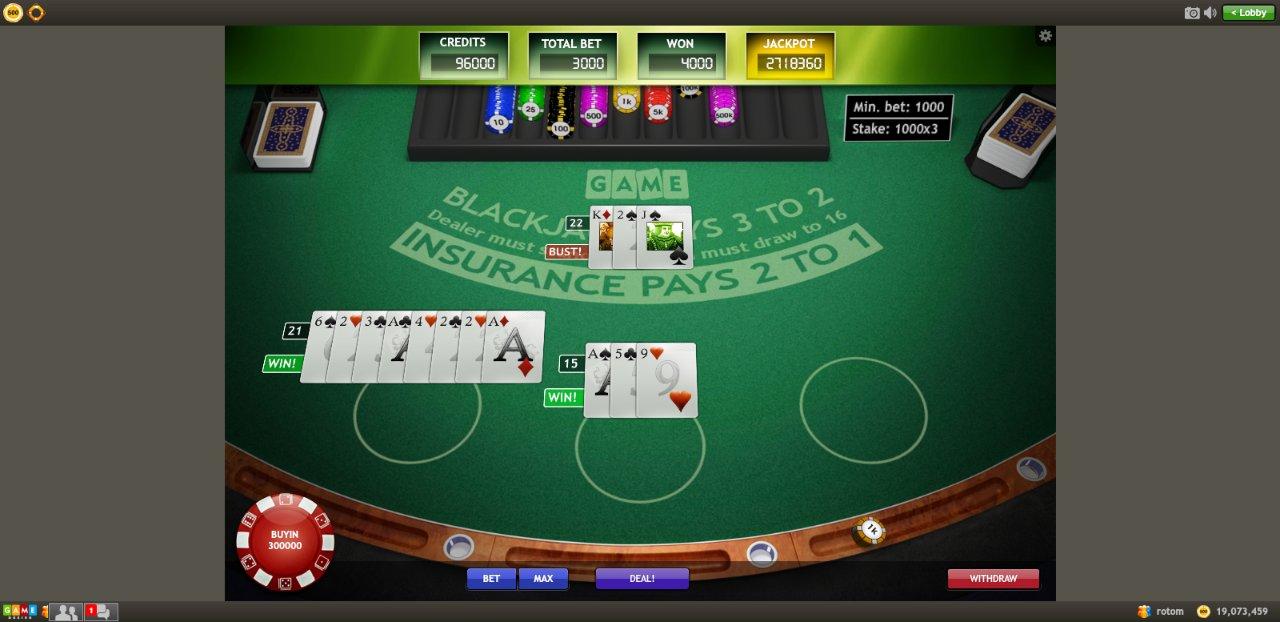Screen dimensions: 1280x622
Task: Open chat with one unread notification
Action: pos(100,611)
